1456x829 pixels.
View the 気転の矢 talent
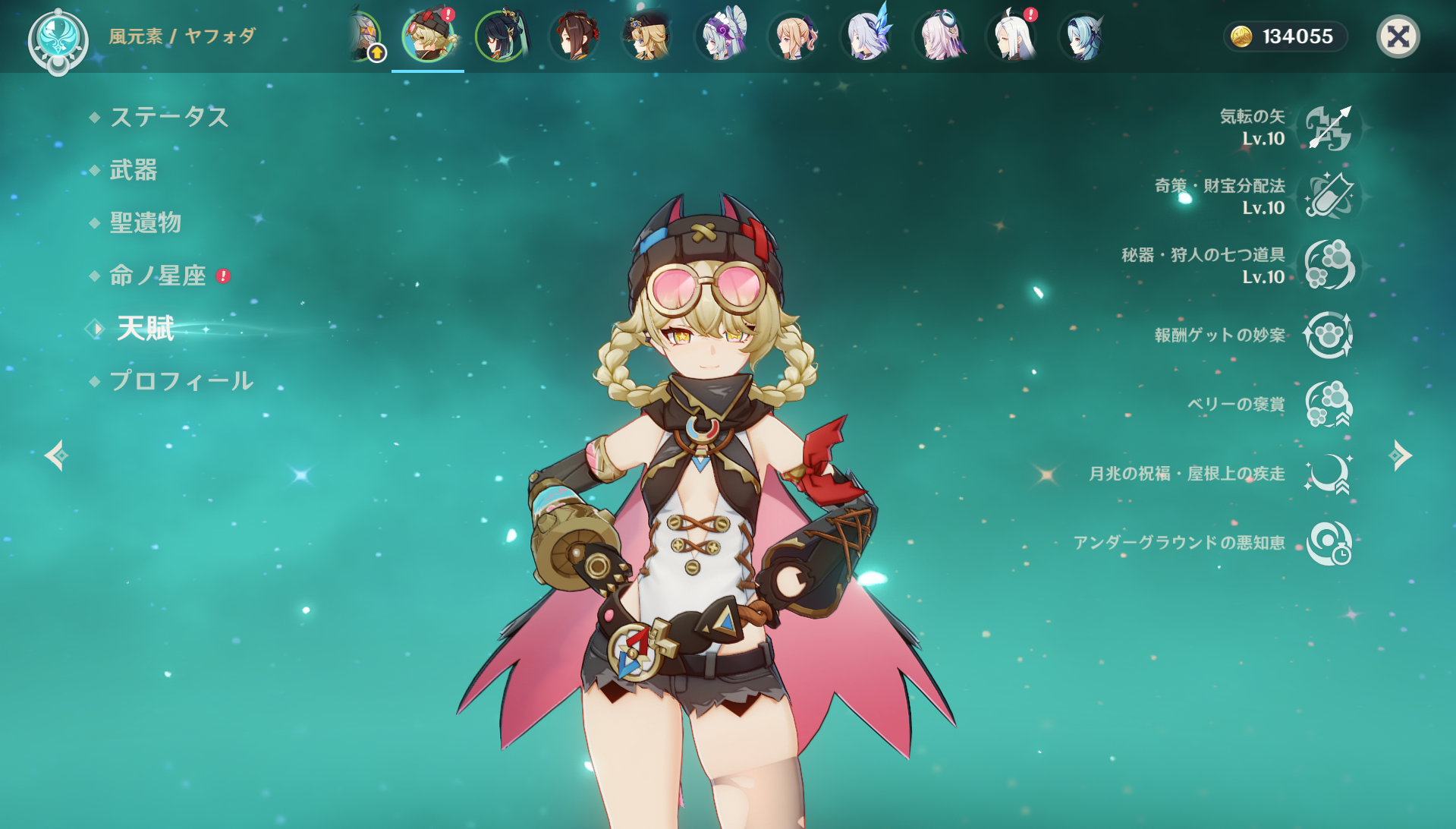1328,128
